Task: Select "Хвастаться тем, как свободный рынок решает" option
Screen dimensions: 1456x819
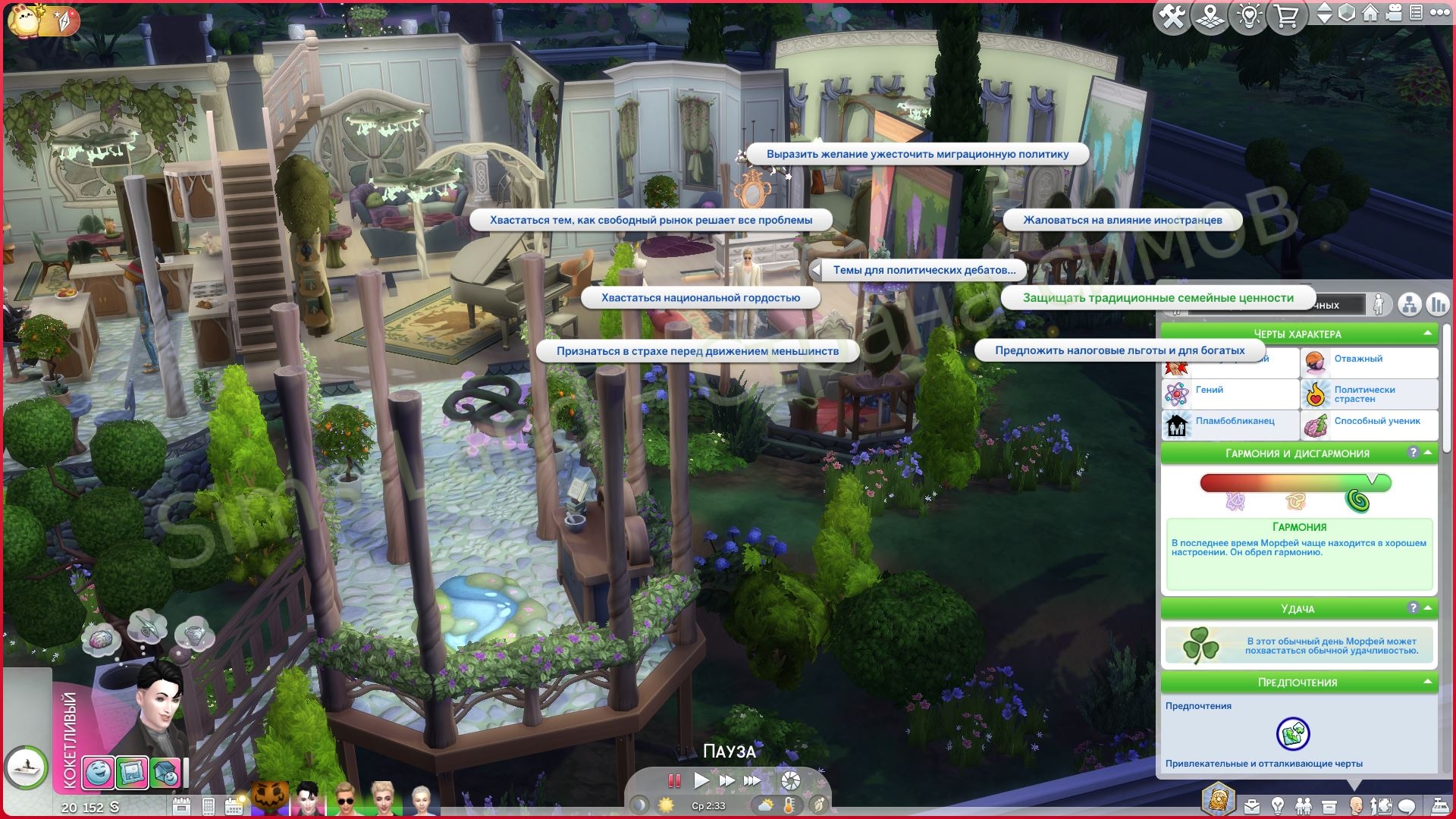Action: click(651, 221)
